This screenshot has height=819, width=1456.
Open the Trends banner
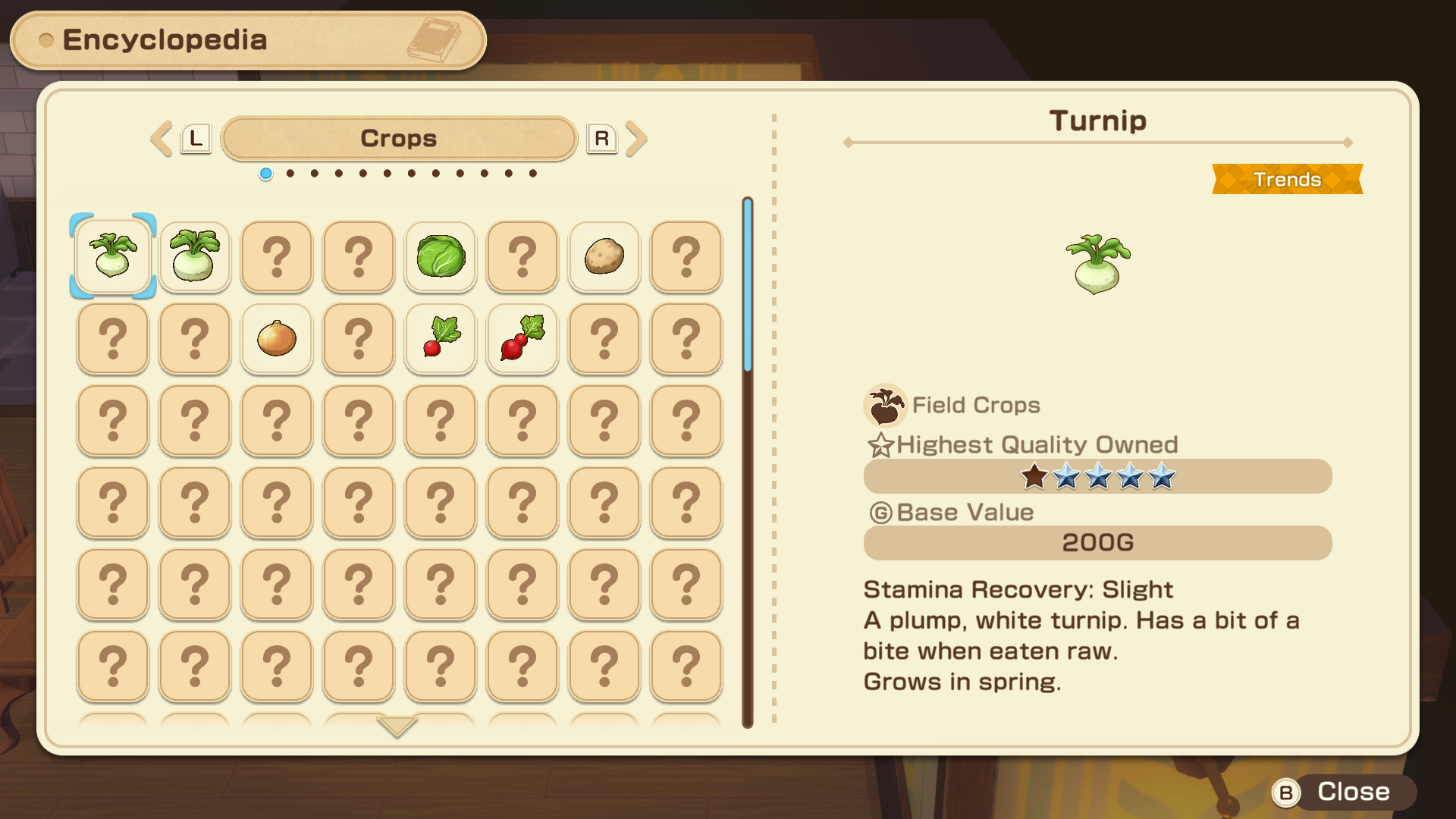(1287, 180)
